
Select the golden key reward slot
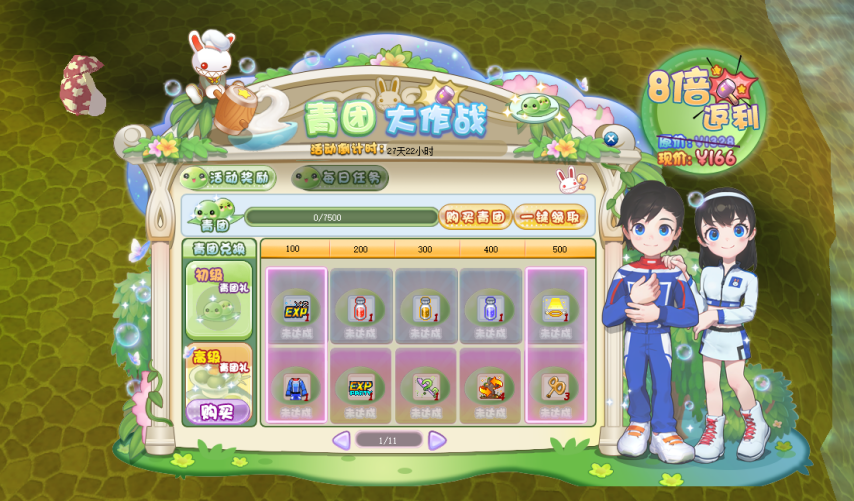pyautogui.click(x=555, y=386)
